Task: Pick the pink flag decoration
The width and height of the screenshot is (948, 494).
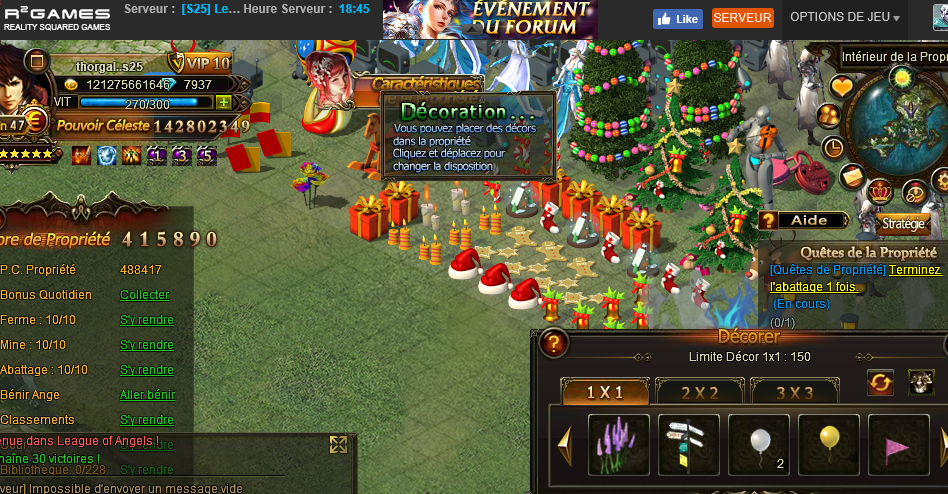Action: [898, 444]
